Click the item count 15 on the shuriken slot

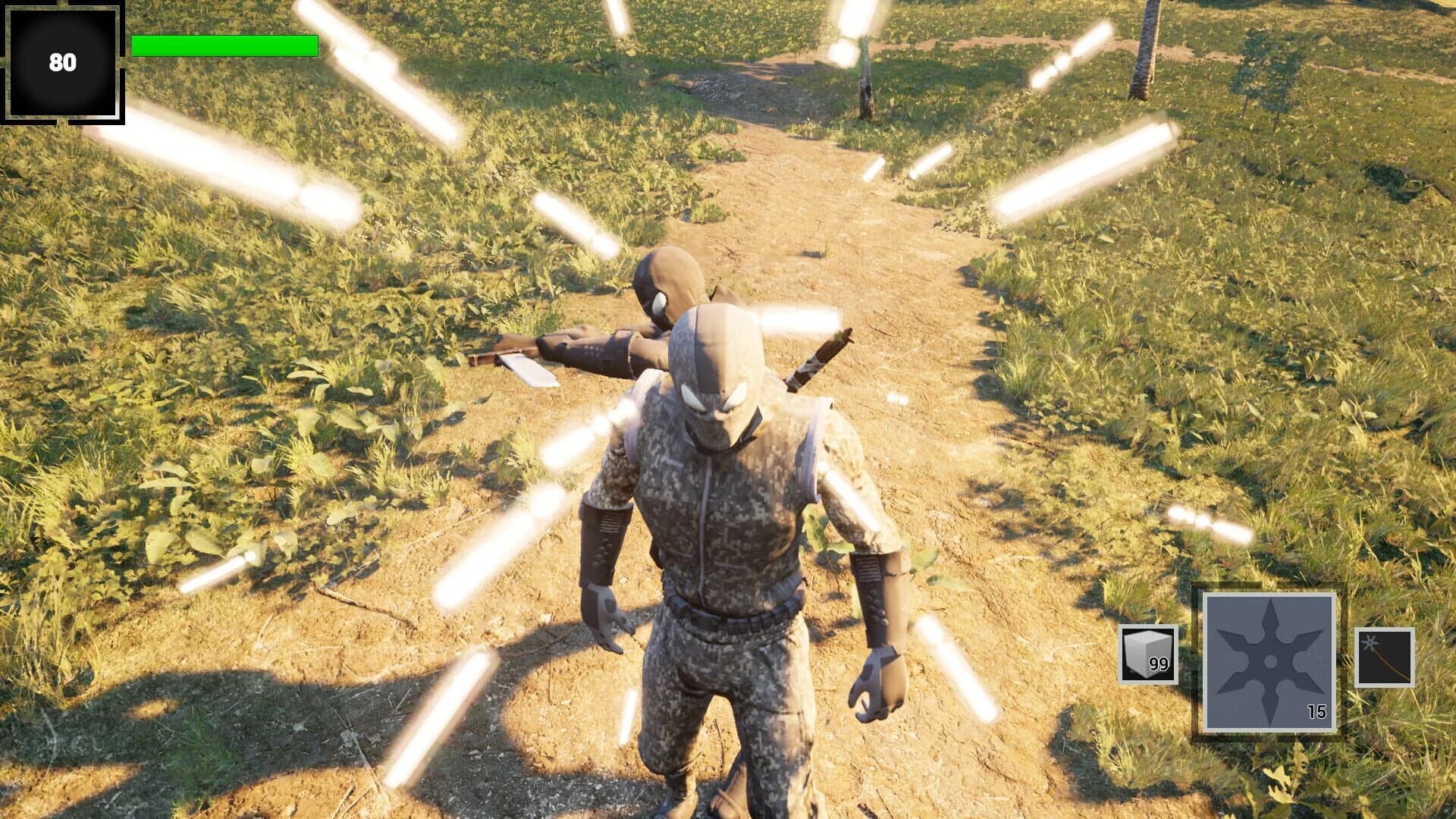[x=1319, y=711]
